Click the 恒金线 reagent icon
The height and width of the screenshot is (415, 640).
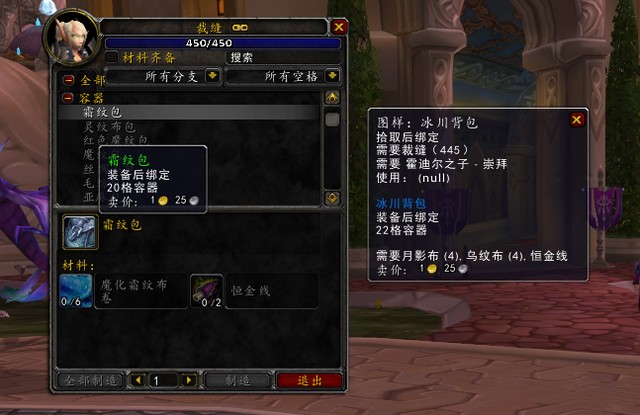207,291
